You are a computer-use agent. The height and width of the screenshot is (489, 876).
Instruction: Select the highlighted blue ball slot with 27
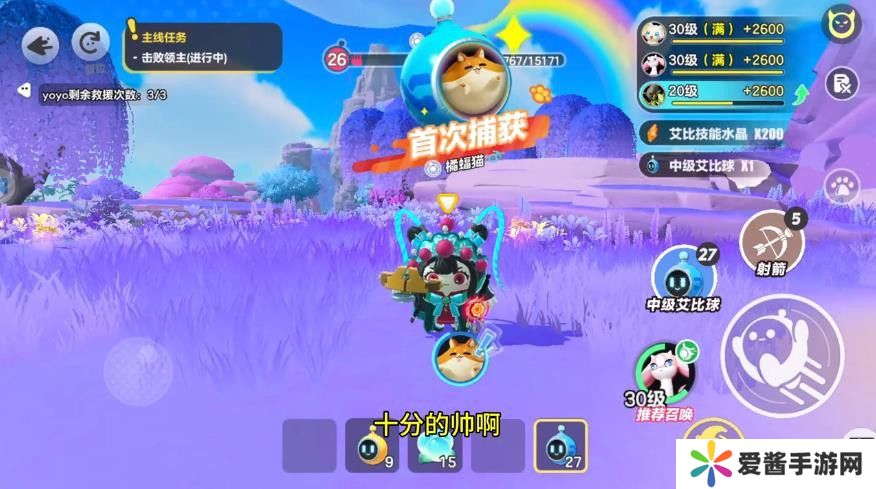(x=560, y=446)
